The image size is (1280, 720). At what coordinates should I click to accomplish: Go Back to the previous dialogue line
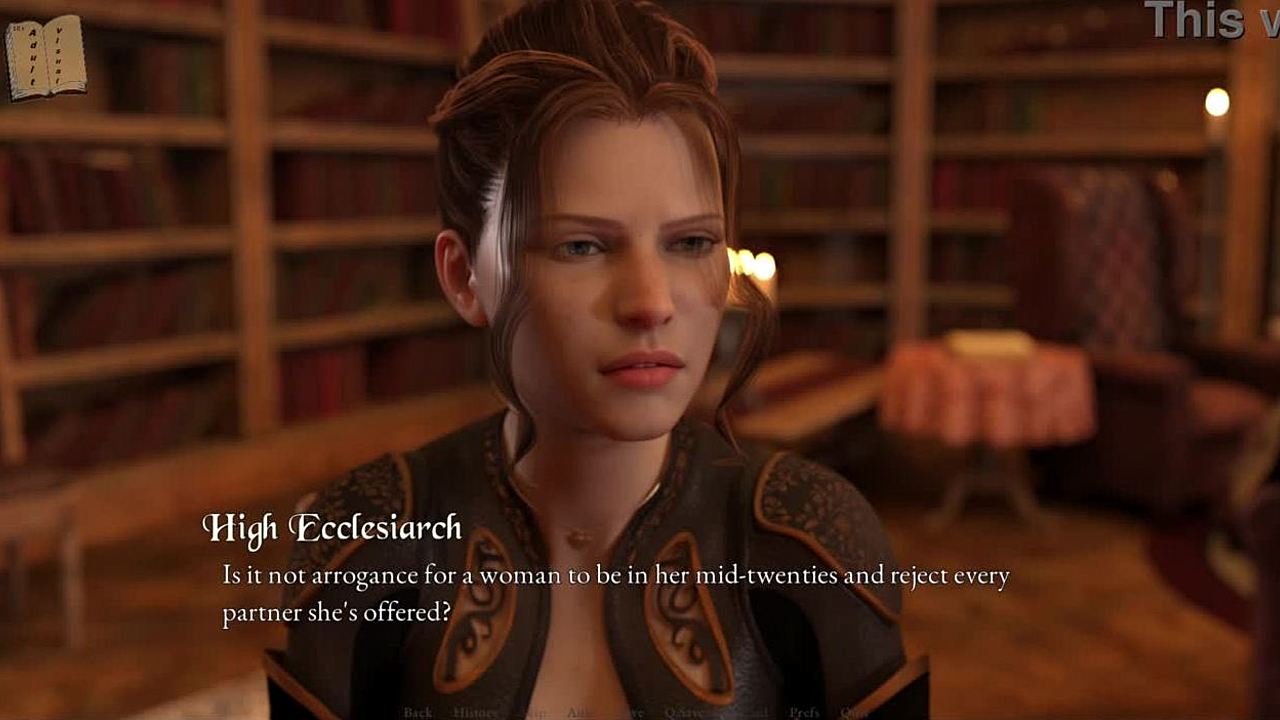pyautogui.click(x=418, y=712)
